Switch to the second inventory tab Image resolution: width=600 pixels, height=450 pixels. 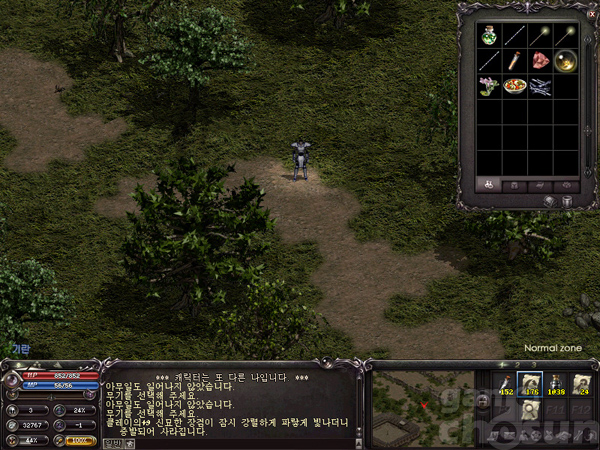pyautogui.click(x=515, y=185)
